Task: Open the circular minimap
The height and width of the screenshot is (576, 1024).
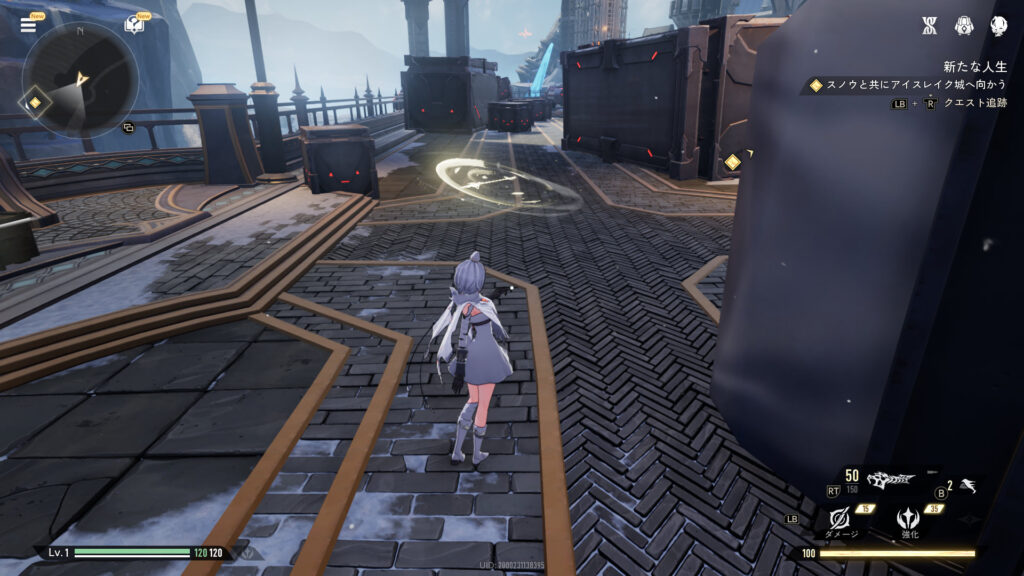Action: (x=80, y=79)
